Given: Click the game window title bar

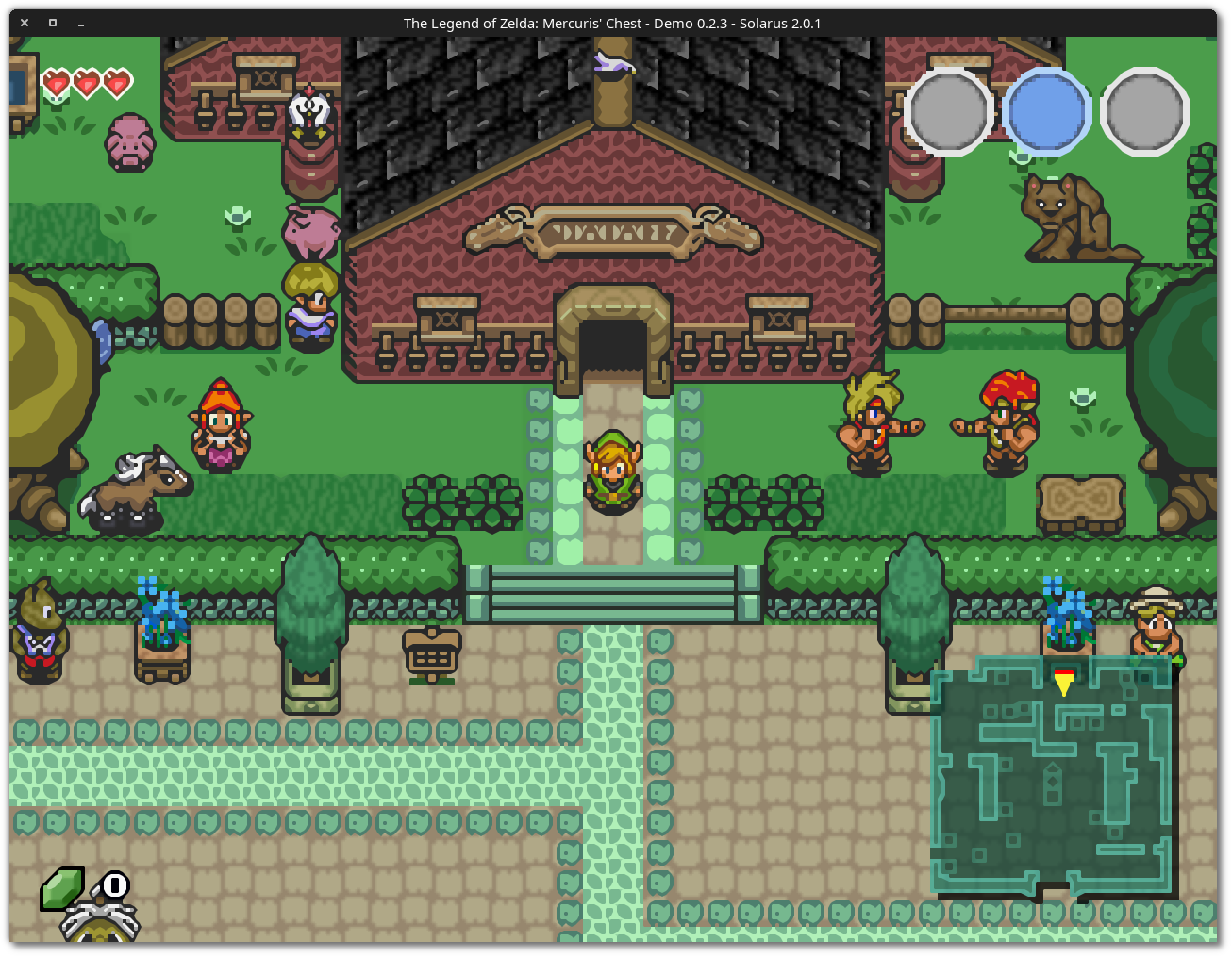Looking at the screenshot, I should click(x=613, y=23).
